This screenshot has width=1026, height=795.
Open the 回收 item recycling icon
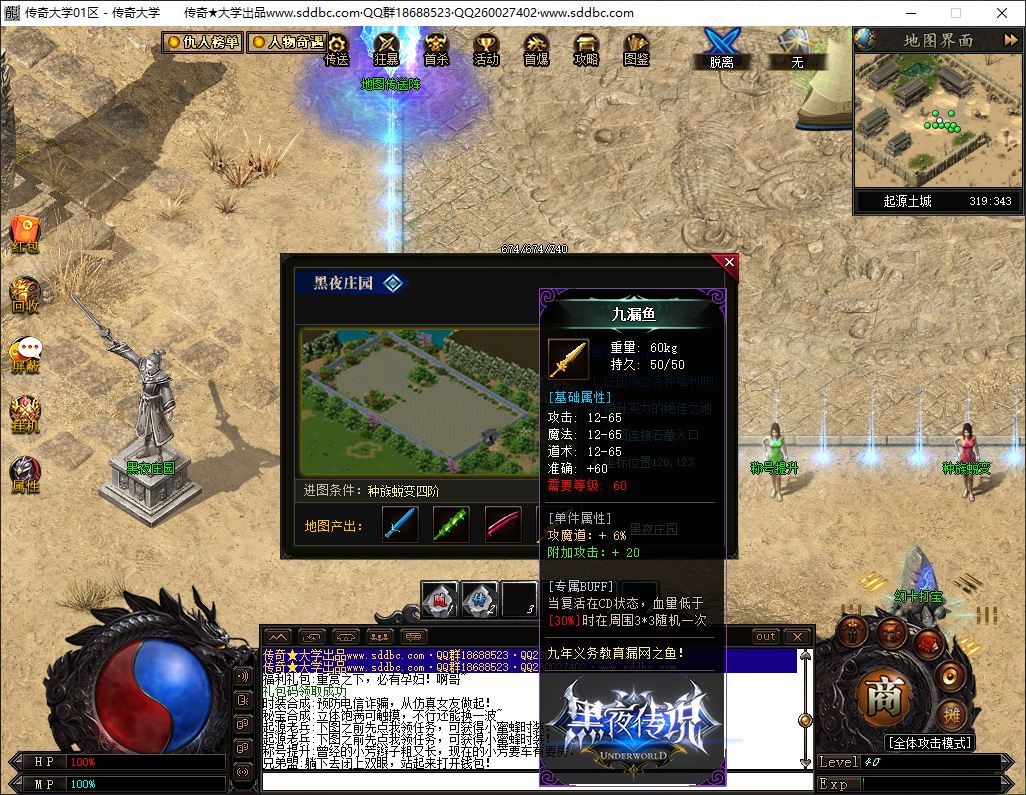tap(25, 294)
